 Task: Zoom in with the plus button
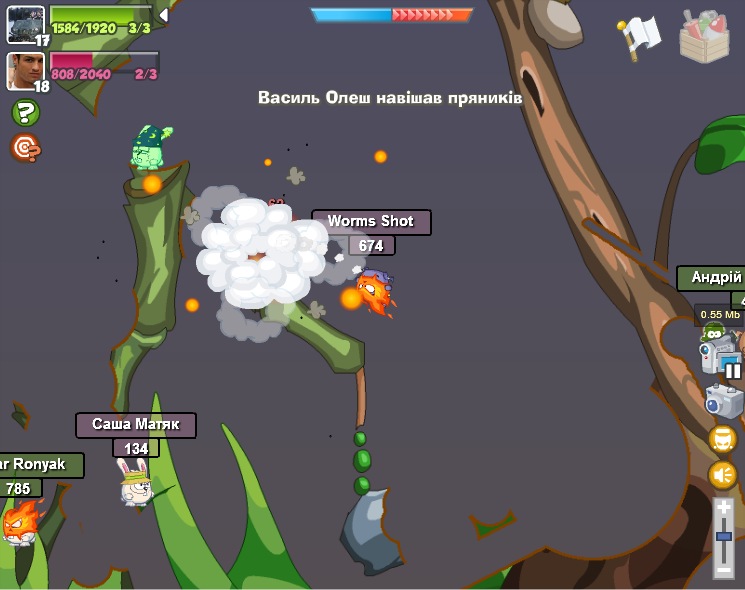point(724,508)
